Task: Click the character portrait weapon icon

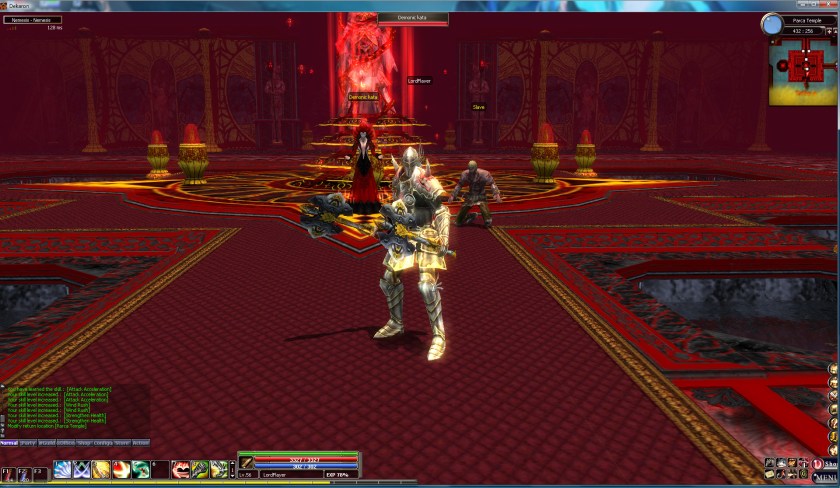Action: 246,462
